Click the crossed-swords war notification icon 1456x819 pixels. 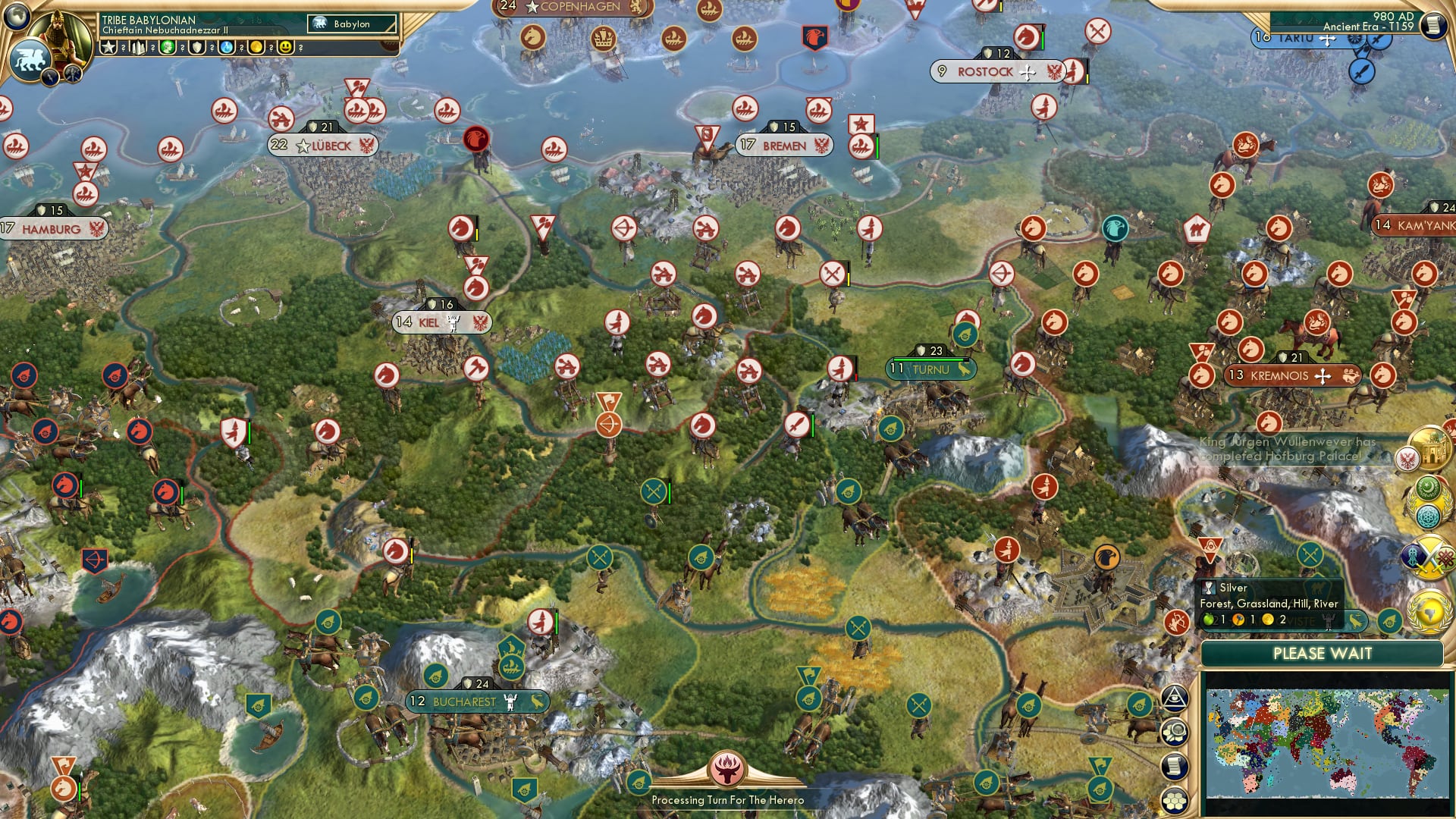pyautogui.click(x=1429, y=557)
